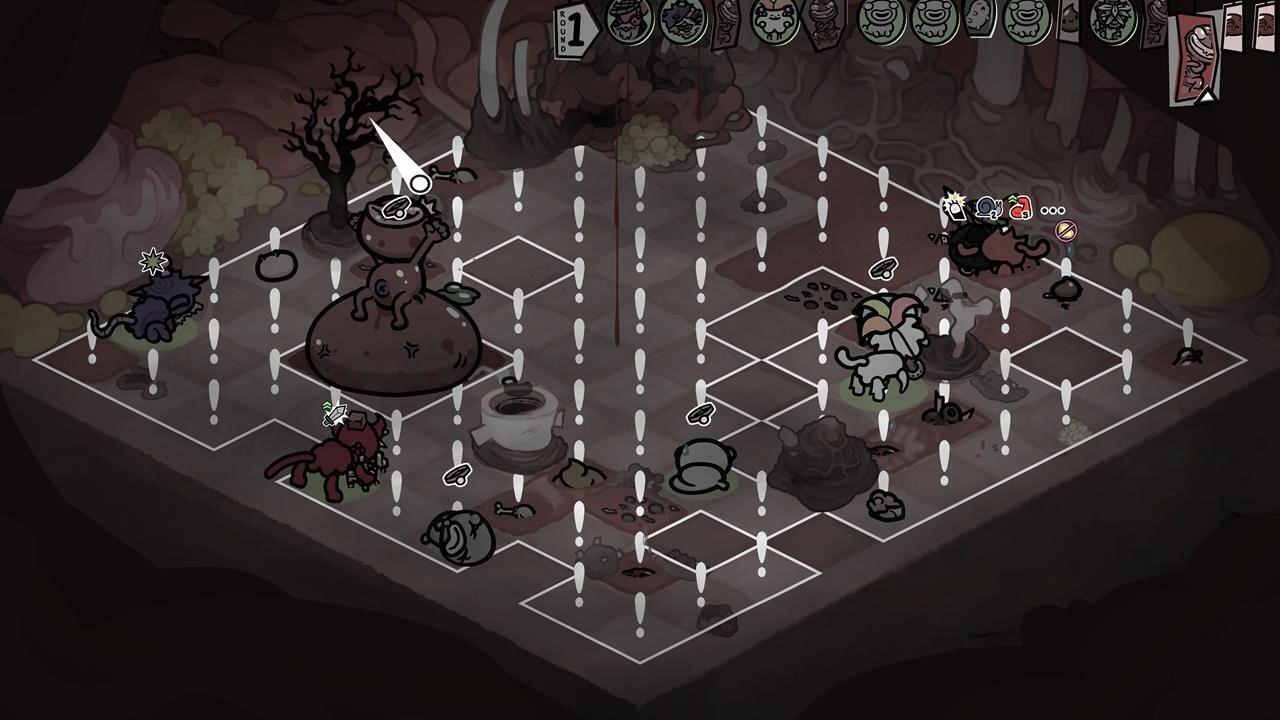Inspect the snail slow status icon

pos(988,208)
